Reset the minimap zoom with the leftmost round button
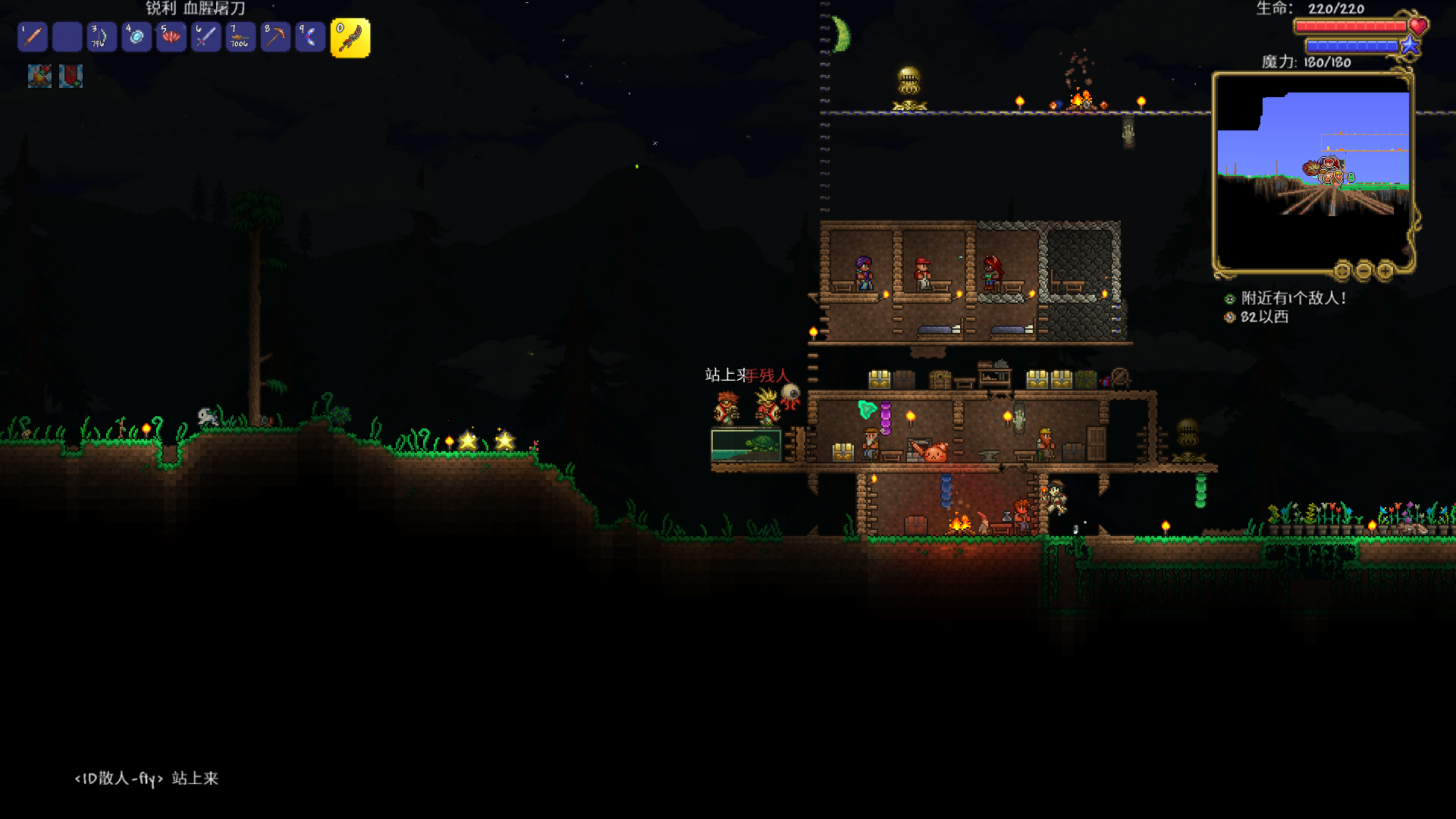This screenshot has width=1456, height=819. click(1343, 270)
